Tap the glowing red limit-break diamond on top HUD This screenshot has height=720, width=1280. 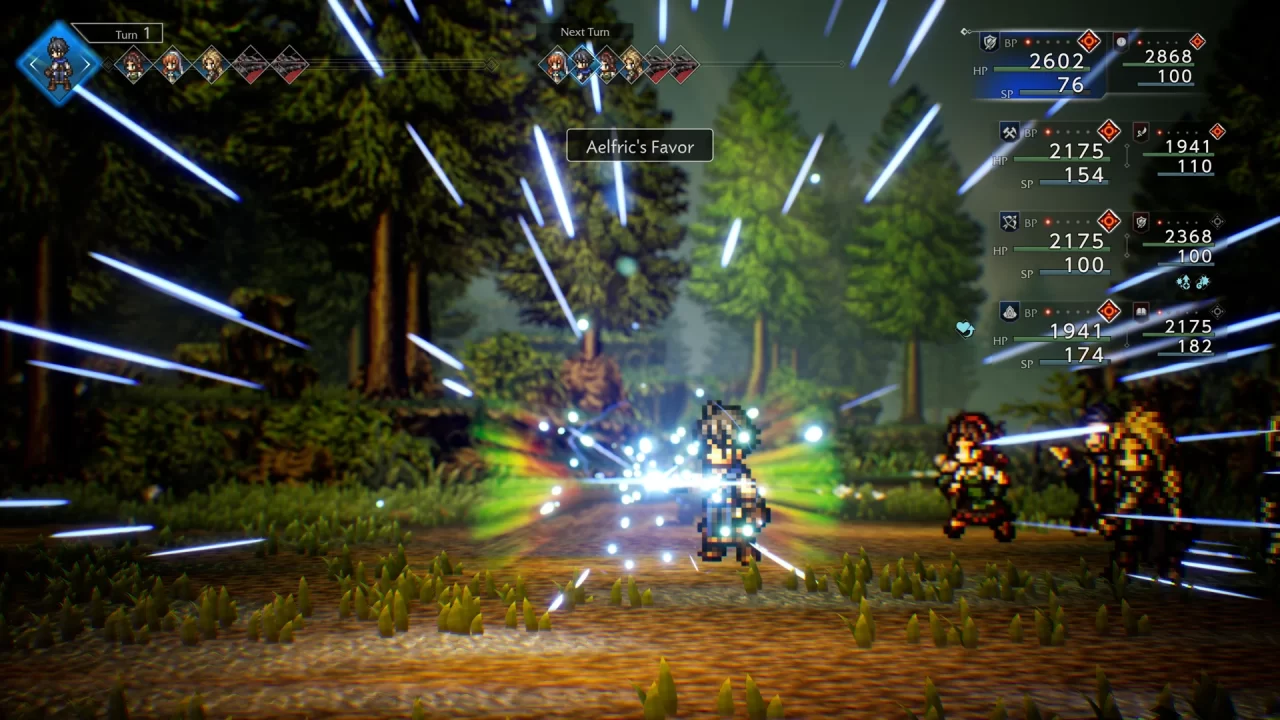(1089, 40)
